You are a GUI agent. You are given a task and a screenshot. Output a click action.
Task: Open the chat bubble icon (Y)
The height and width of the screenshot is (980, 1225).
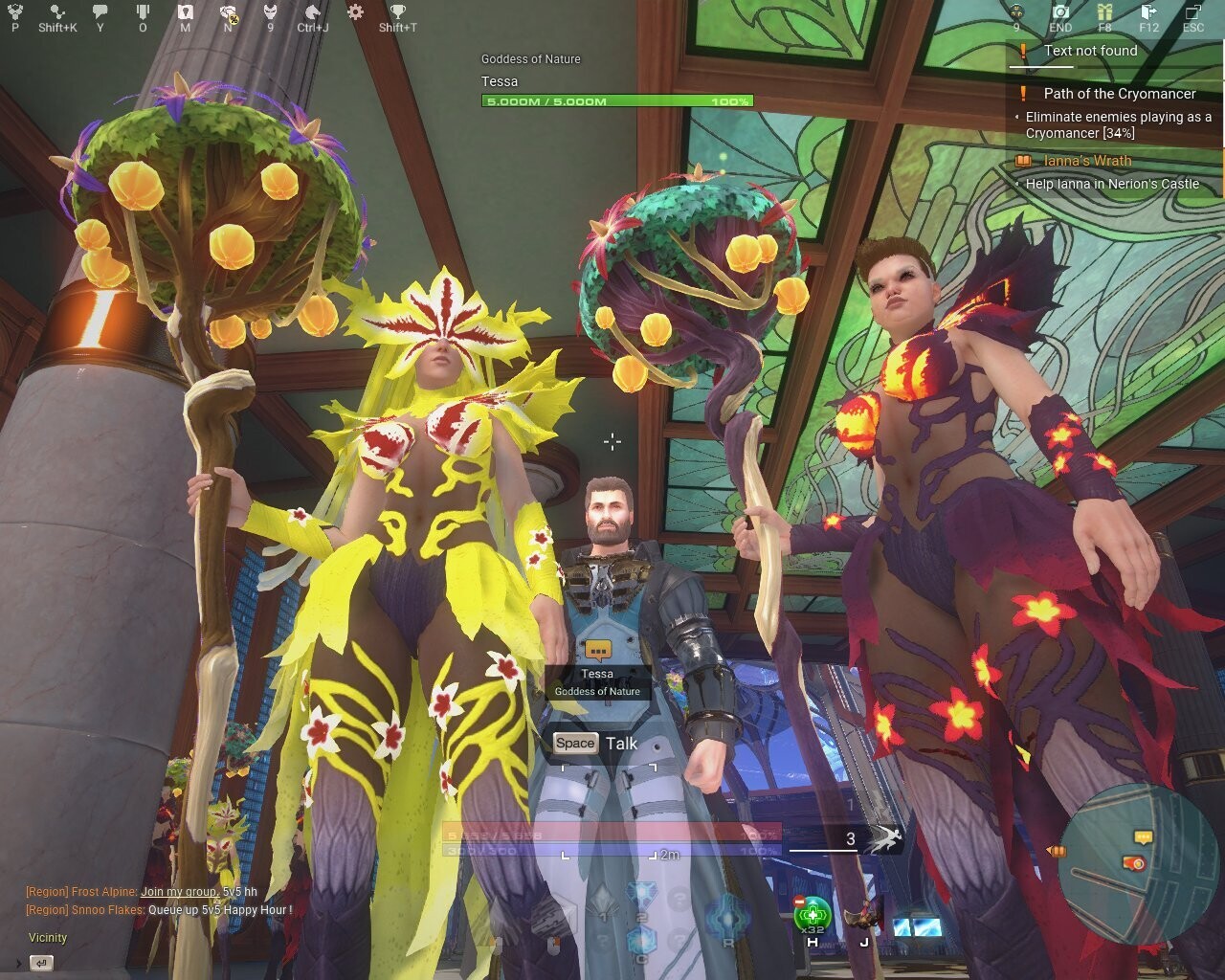point(100,11)
